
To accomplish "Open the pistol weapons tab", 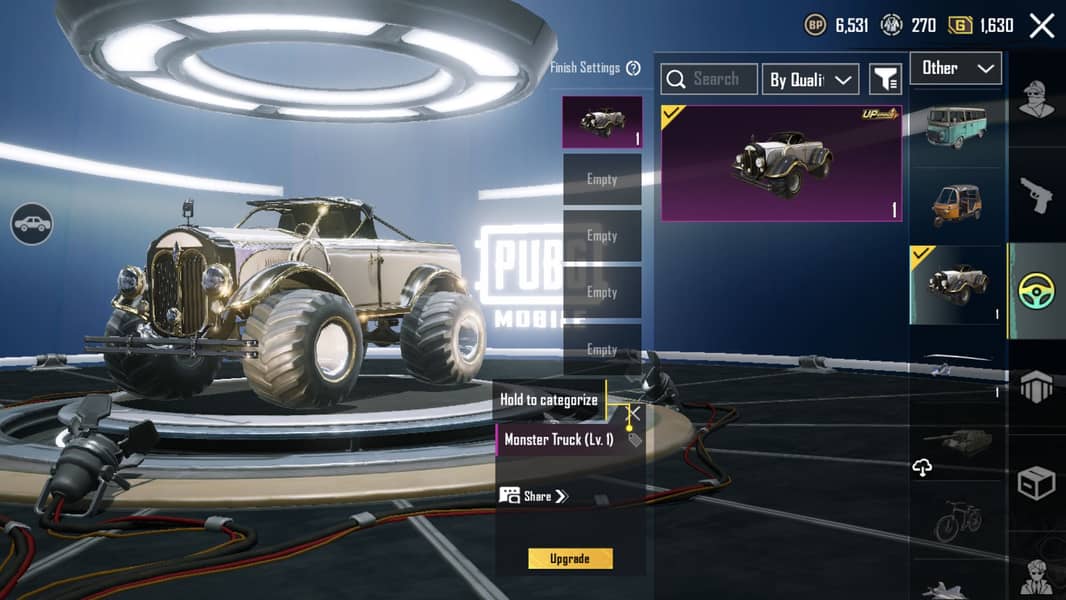I will point(1037,195).
